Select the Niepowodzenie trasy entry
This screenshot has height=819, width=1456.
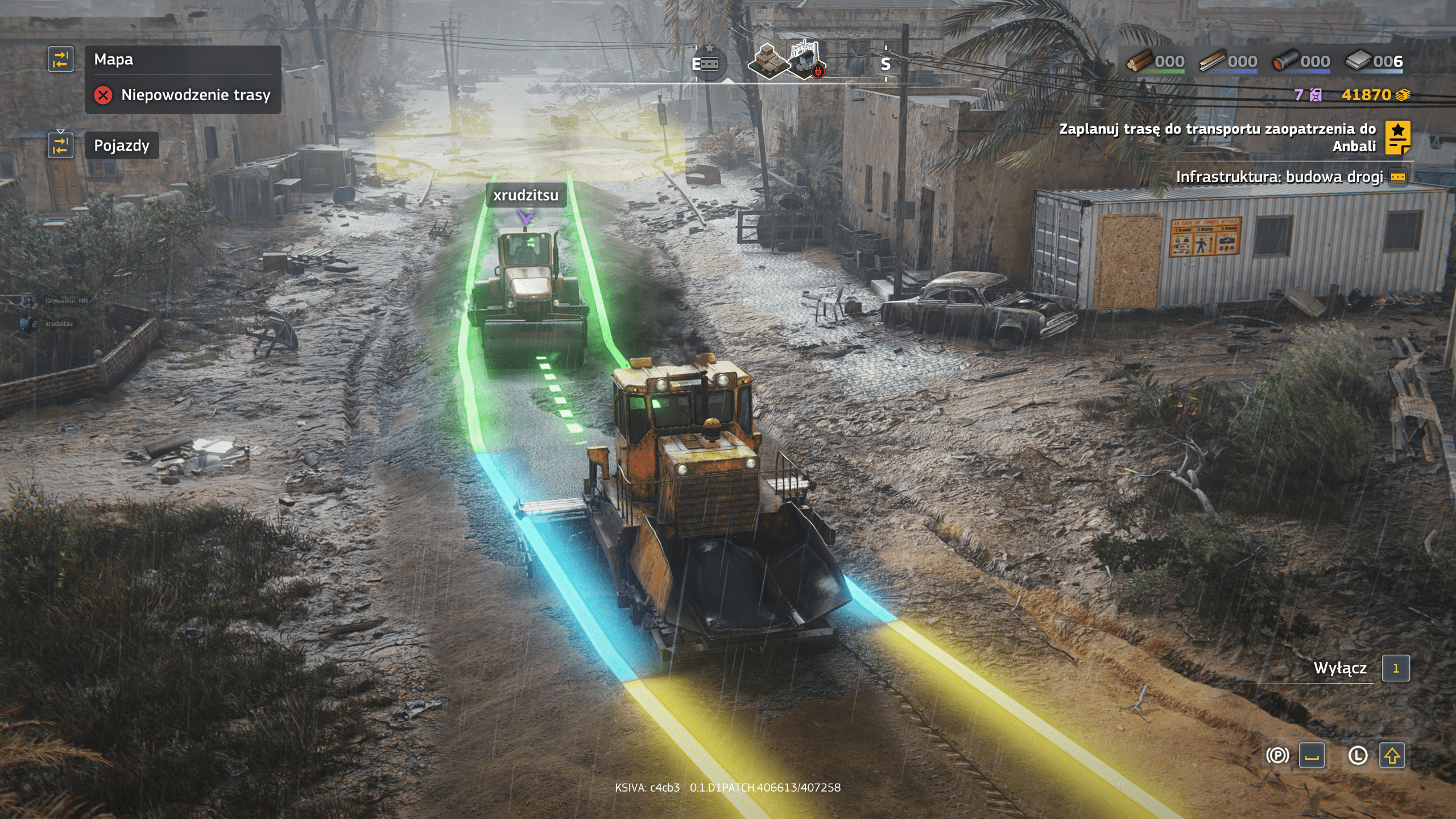click(195, 95)
